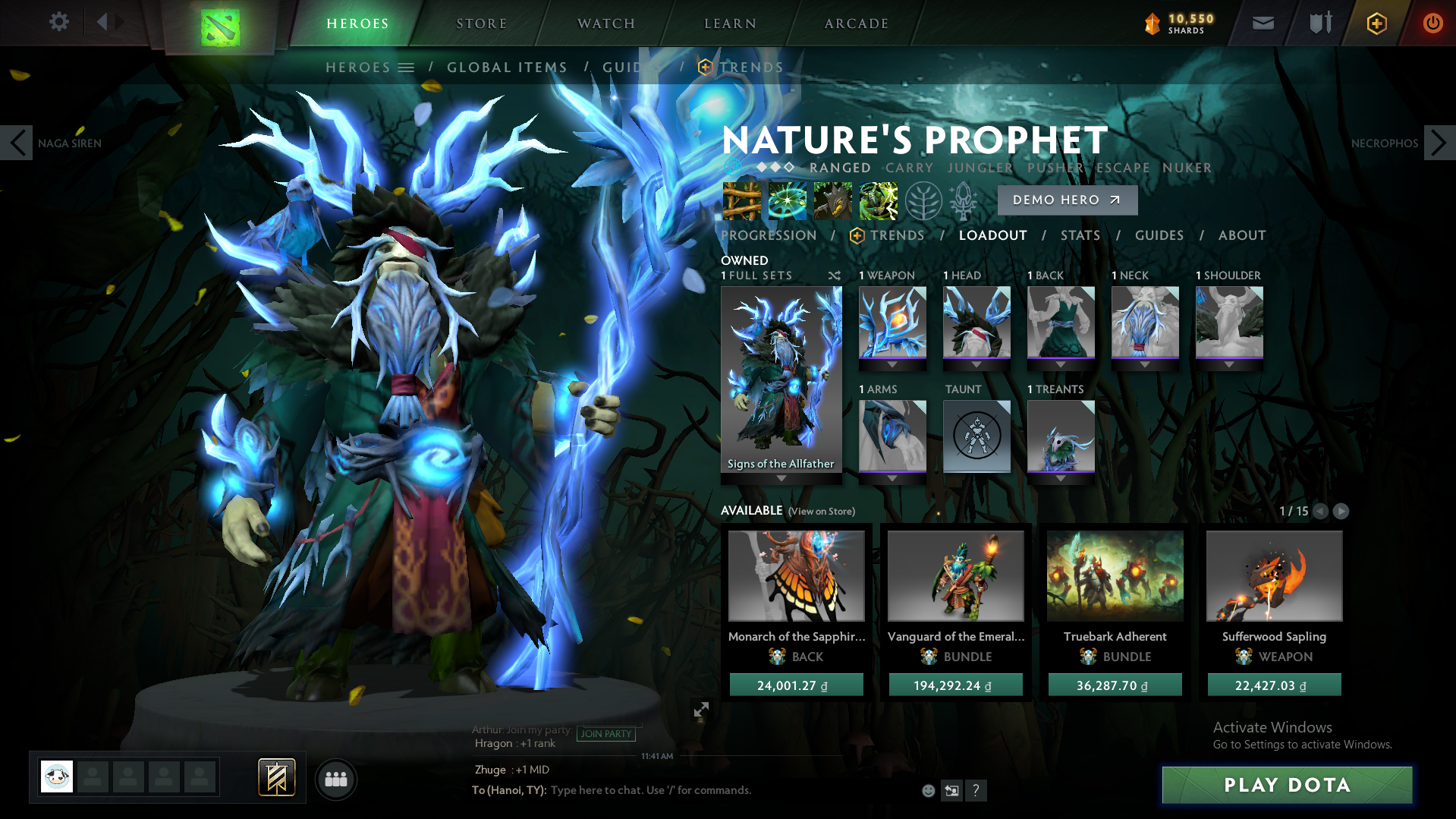Viewport: 1456px width, 819px height.
Task: Click the help question mark icon
Action: pos(976,790)
